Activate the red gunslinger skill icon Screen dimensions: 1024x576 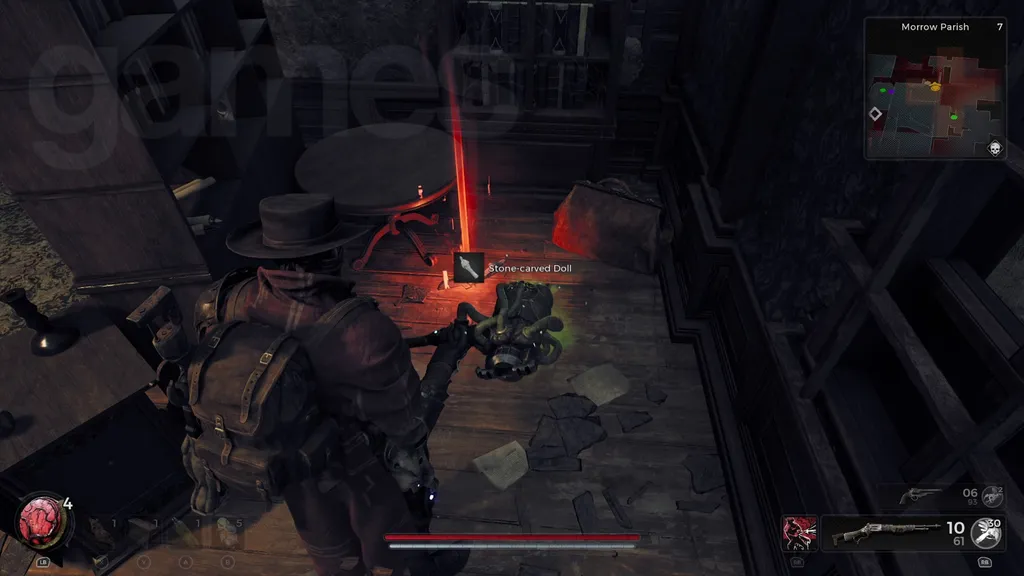(800, 533)
